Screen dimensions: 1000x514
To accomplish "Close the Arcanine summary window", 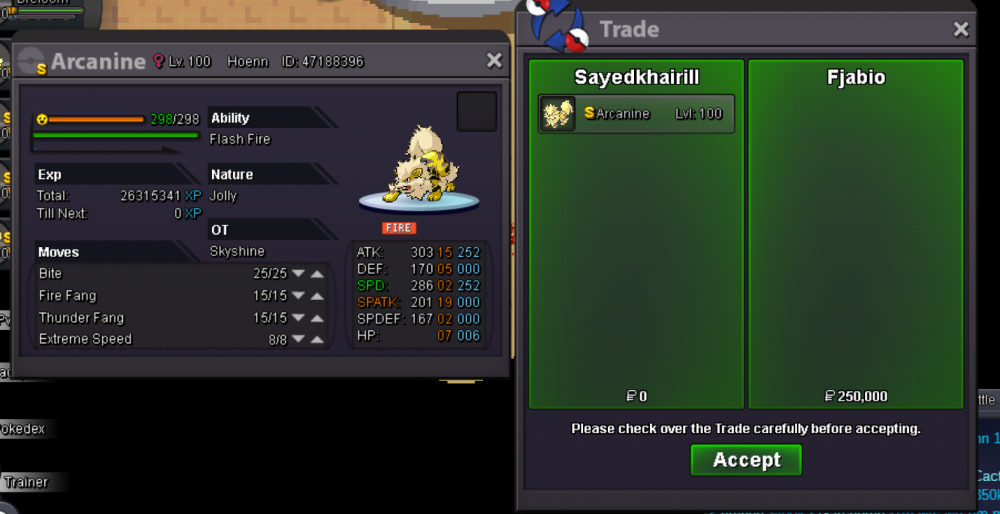I will pos(494,61).
